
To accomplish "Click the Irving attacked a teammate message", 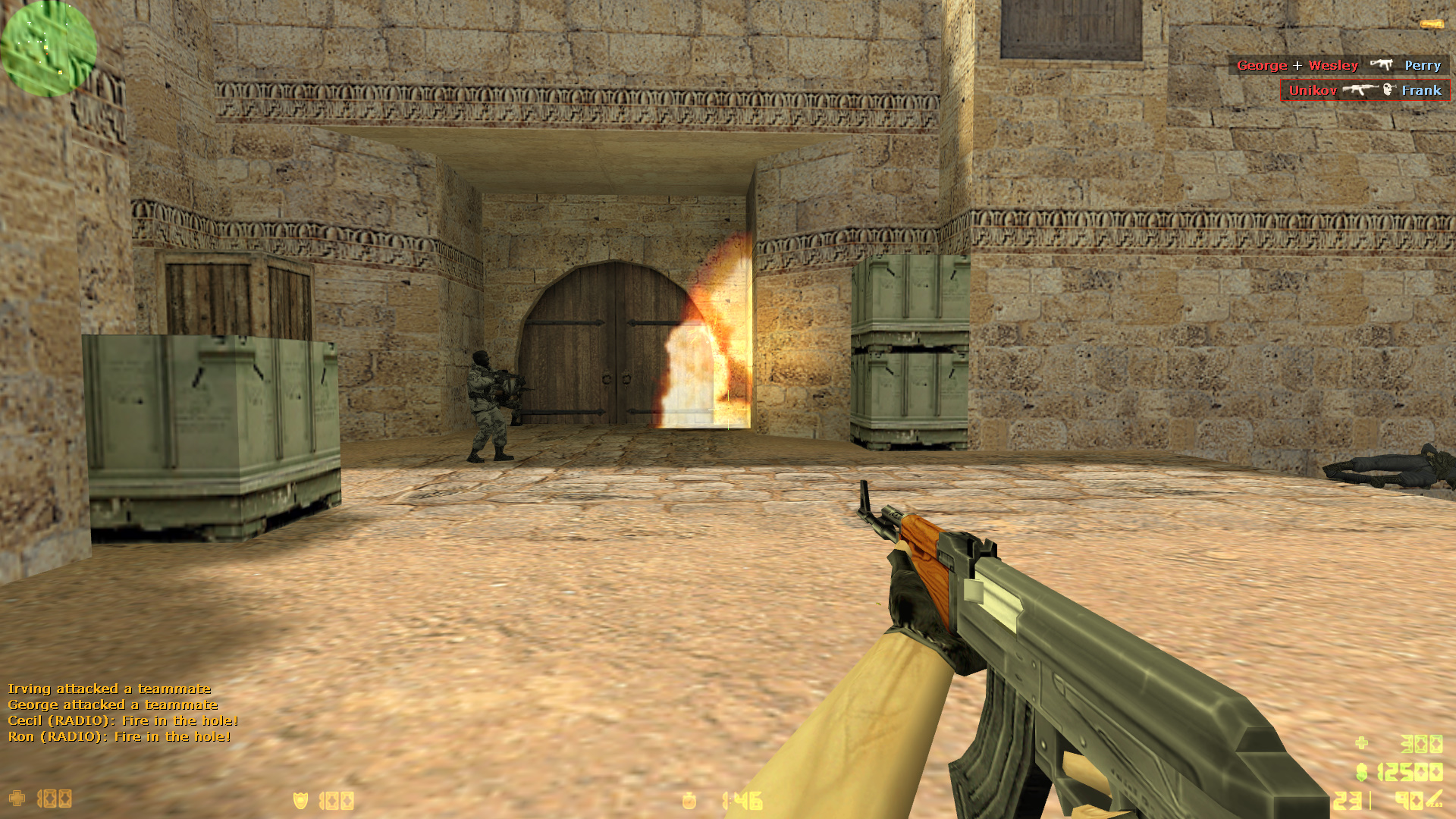I will point(109,689).
